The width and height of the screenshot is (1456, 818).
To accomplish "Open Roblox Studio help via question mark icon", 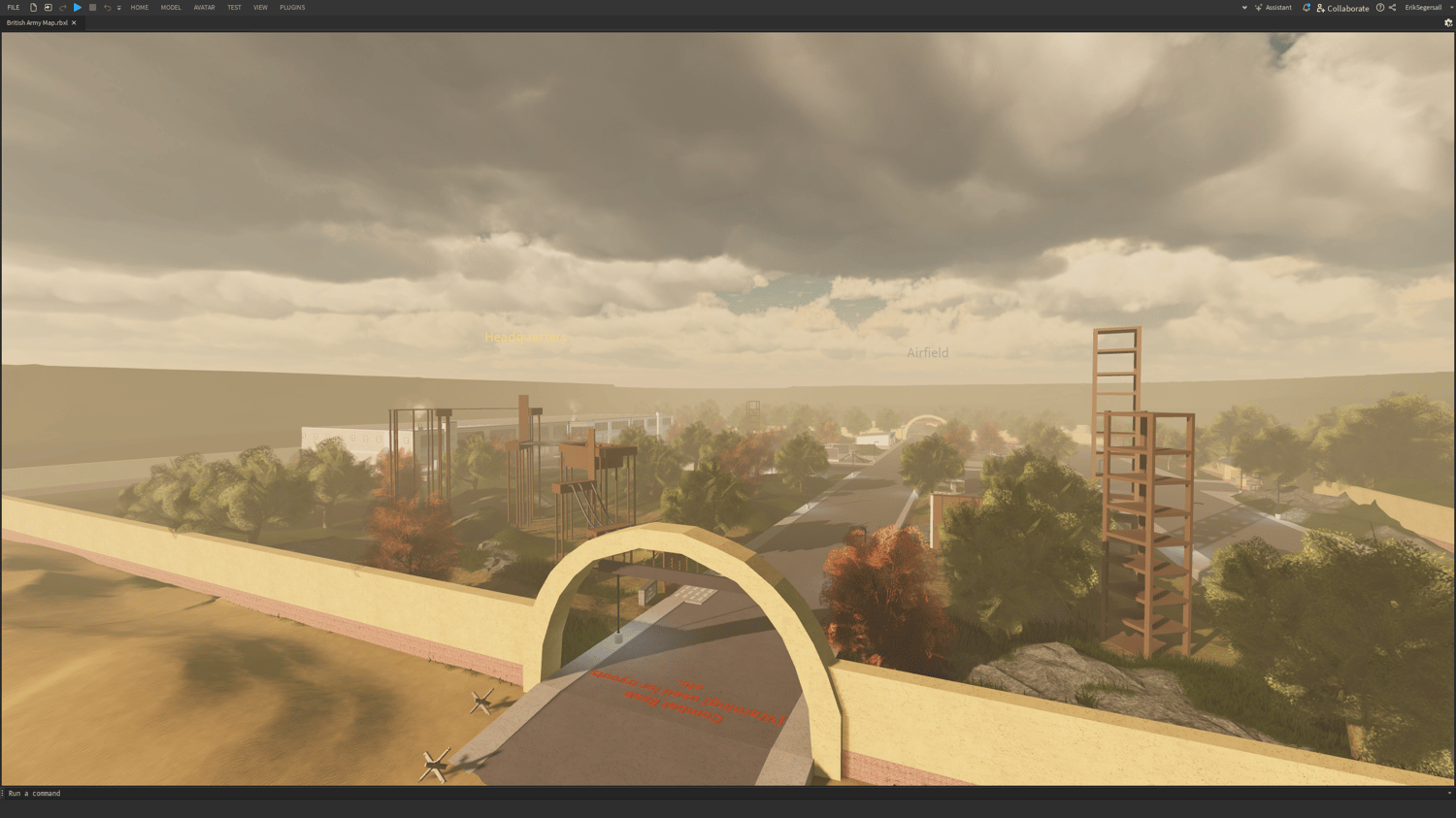I will point(1380,7).
